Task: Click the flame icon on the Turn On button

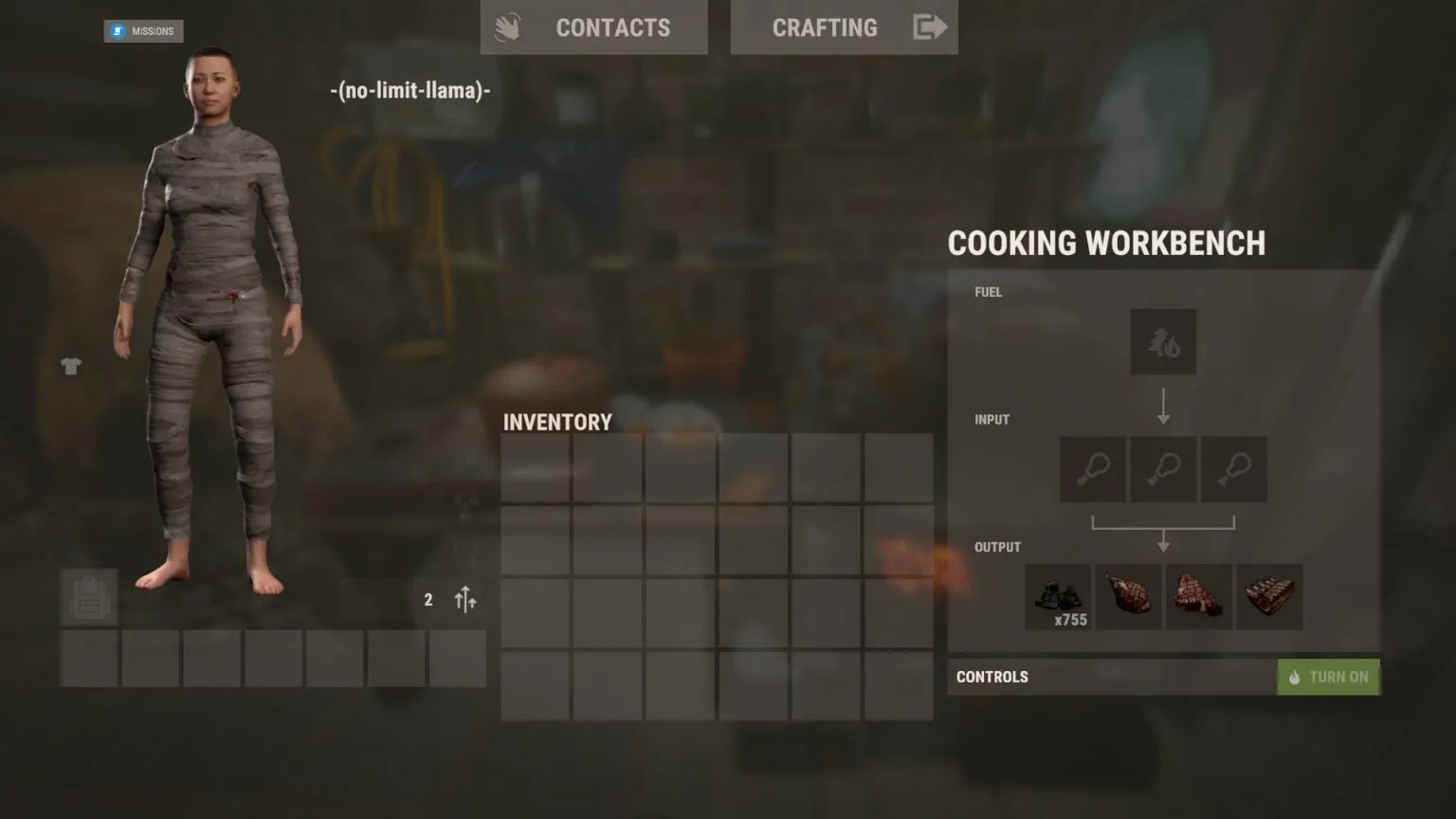Action: pos(1295,677)
